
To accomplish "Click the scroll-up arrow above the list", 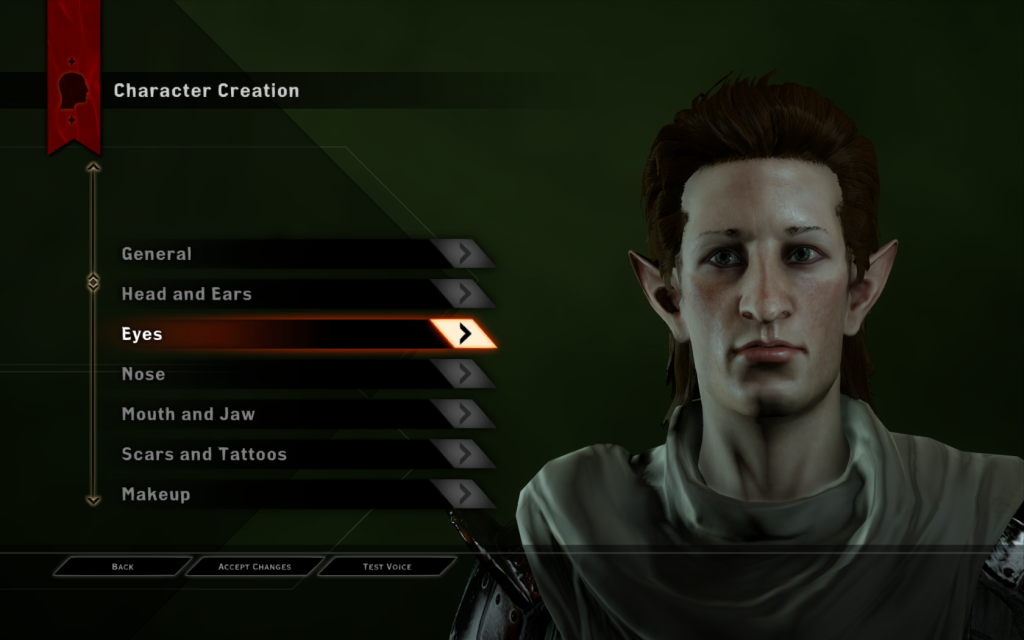I will (93, 168).
